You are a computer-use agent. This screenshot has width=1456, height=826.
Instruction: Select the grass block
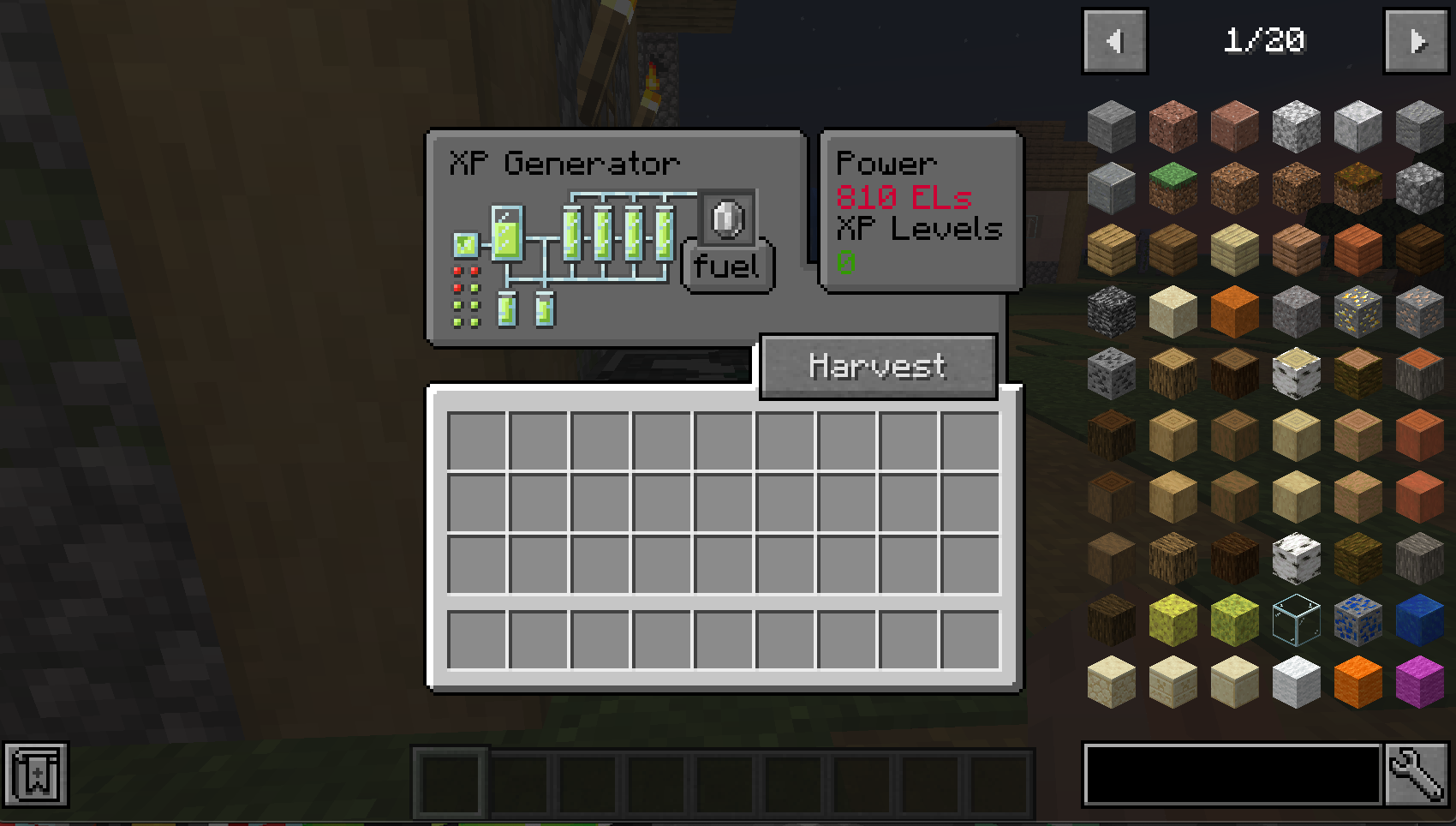[1173, 187]
